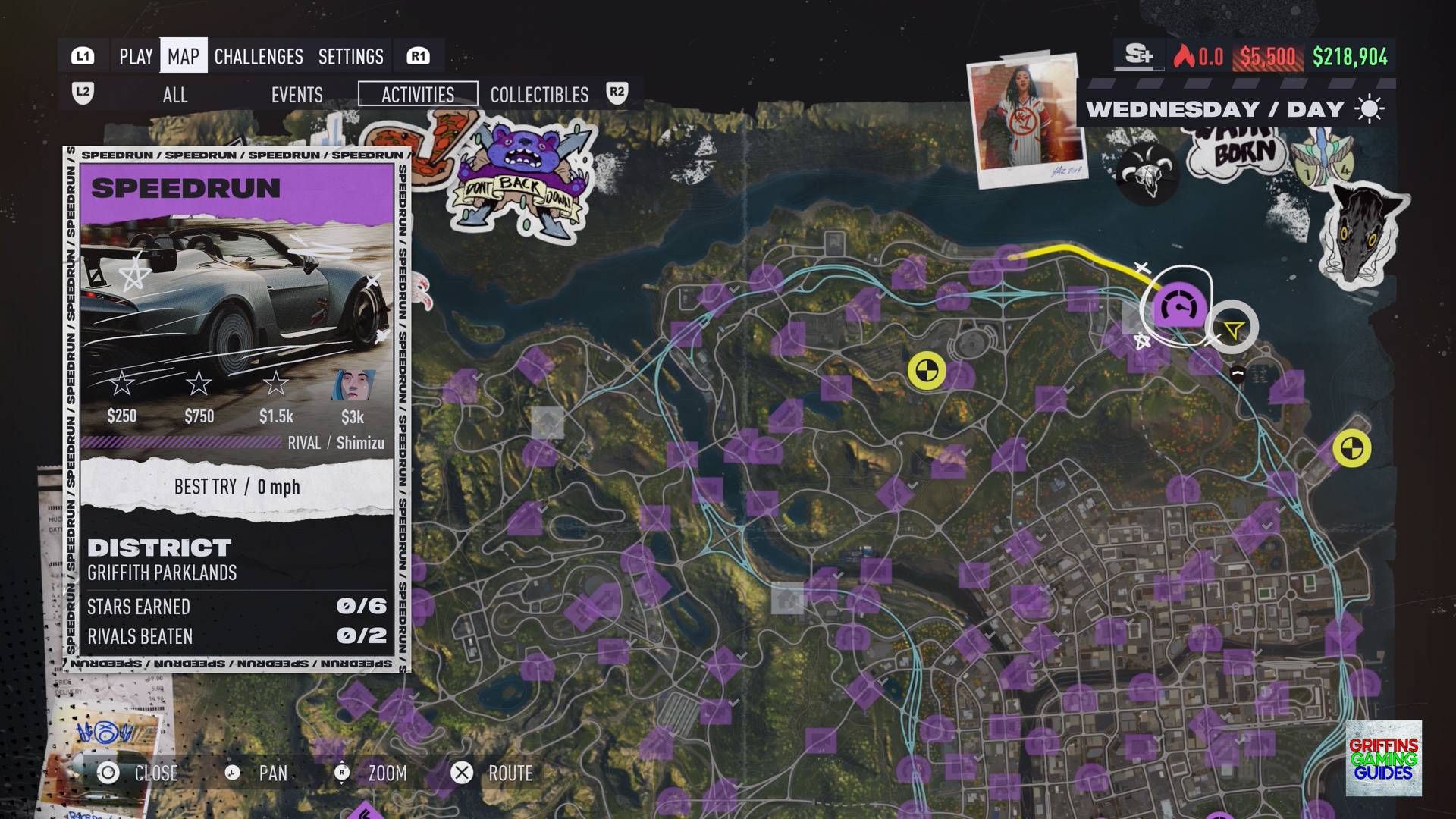Select the MAP tab
1456x819 pixels.
[x=184, y=56]
